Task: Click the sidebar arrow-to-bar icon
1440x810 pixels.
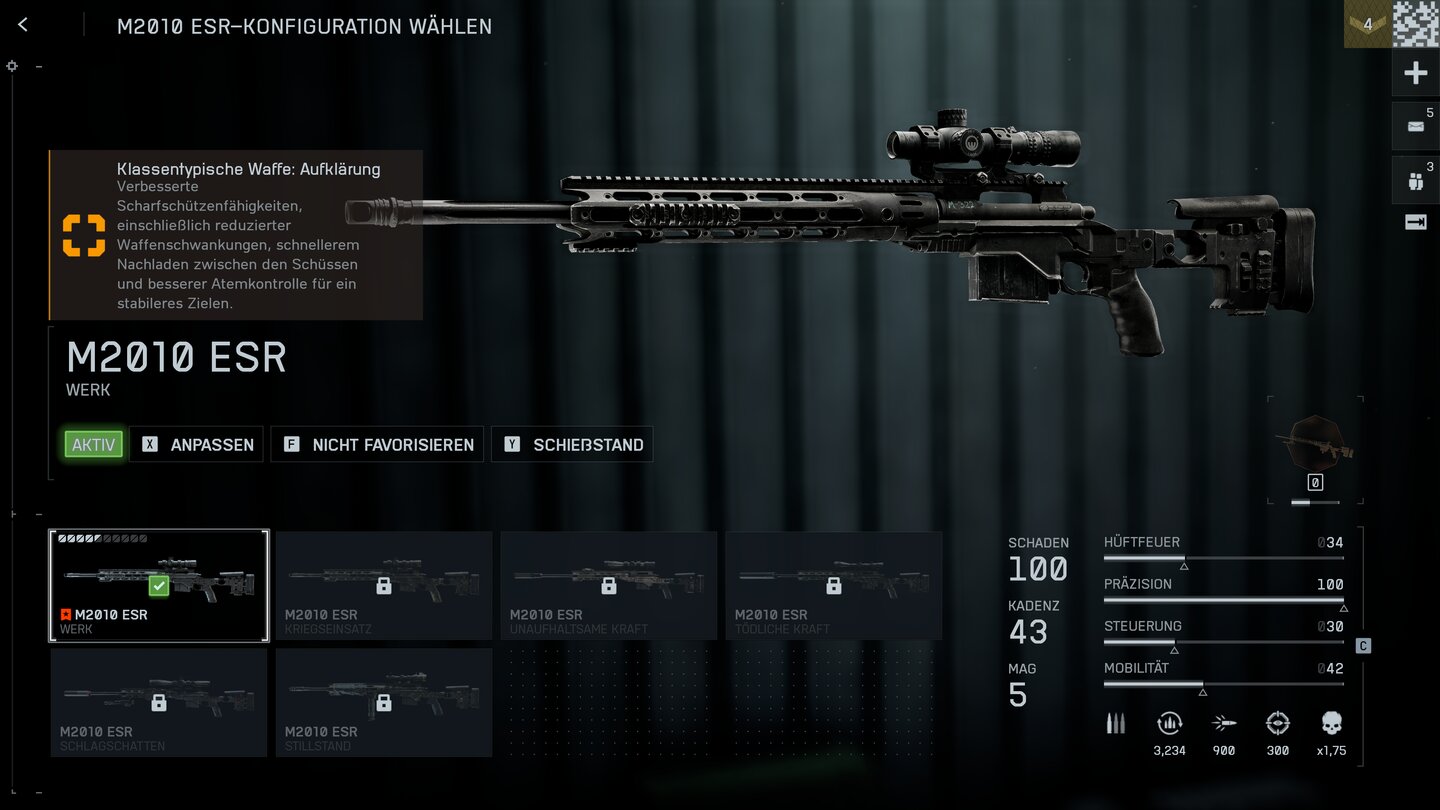Action: pos(1416,223)
